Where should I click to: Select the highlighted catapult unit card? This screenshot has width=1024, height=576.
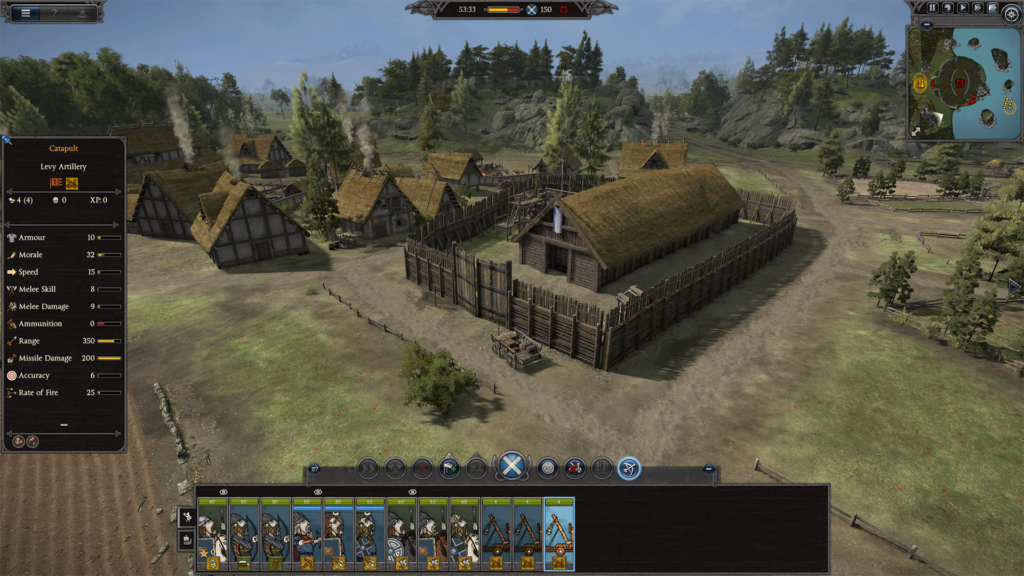(559, 534)
